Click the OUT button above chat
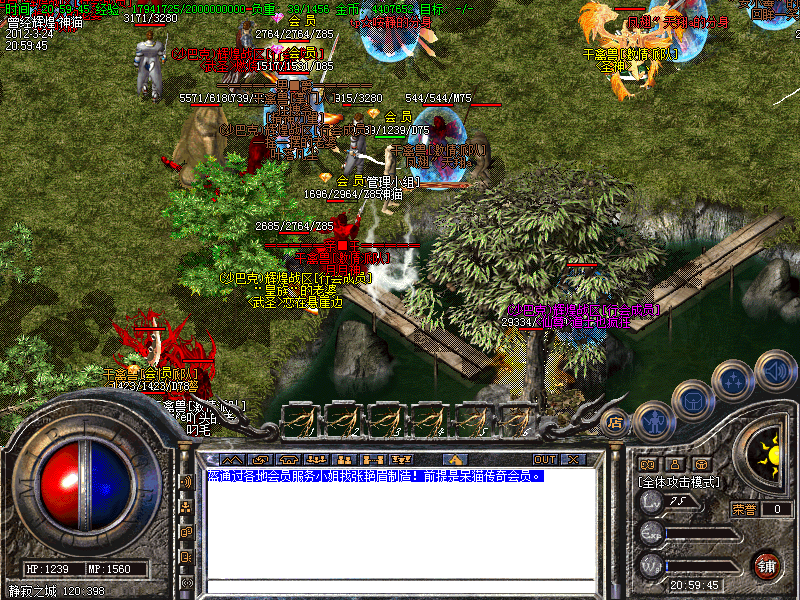 pos(544,460)
